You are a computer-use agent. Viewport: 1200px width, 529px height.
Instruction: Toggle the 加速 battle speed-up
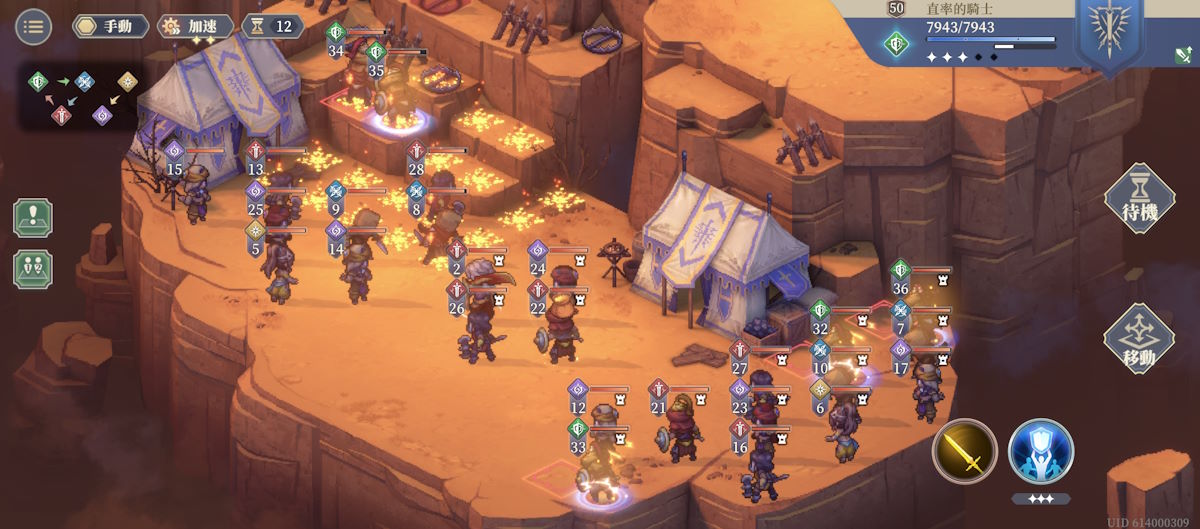197,26
